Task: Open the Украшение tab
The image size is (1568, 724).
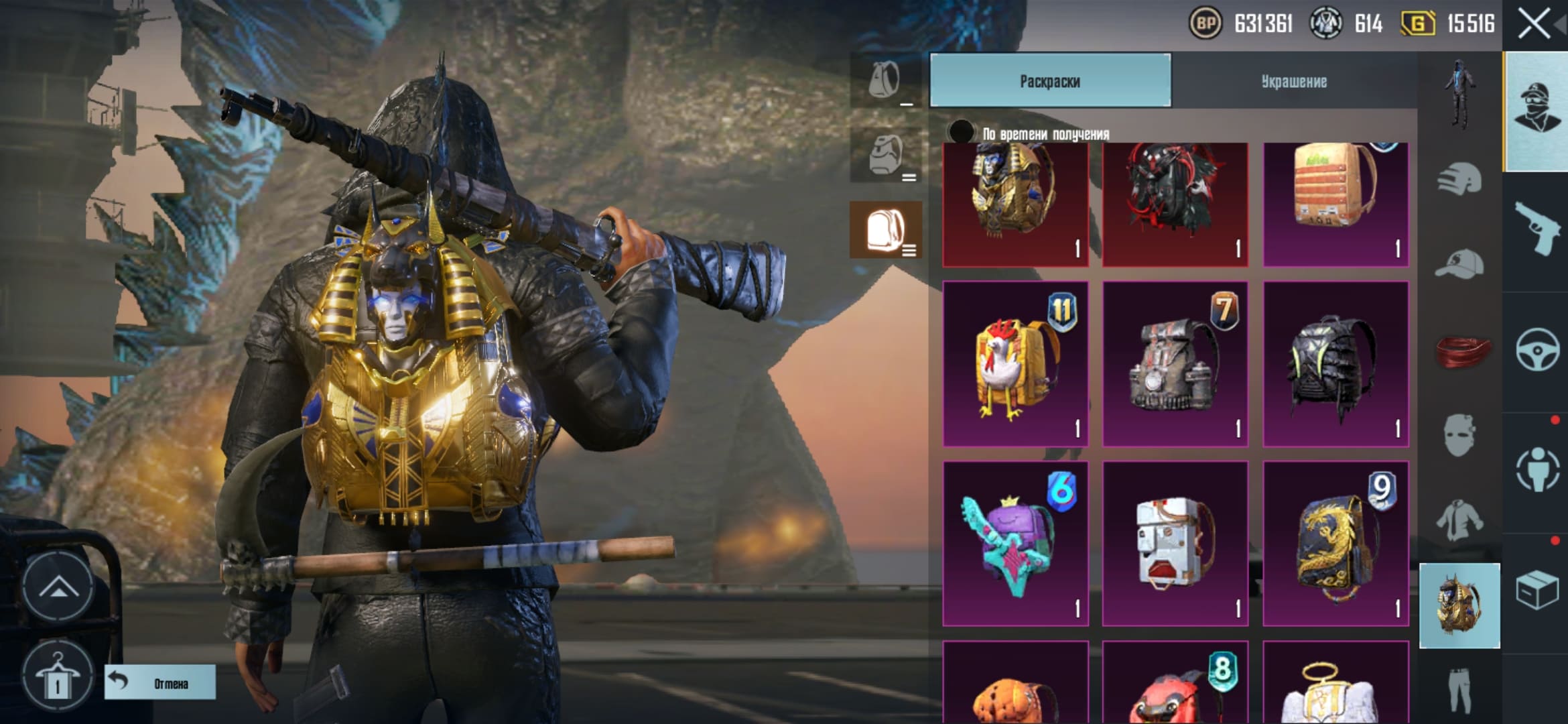Action: (1294, 81)
